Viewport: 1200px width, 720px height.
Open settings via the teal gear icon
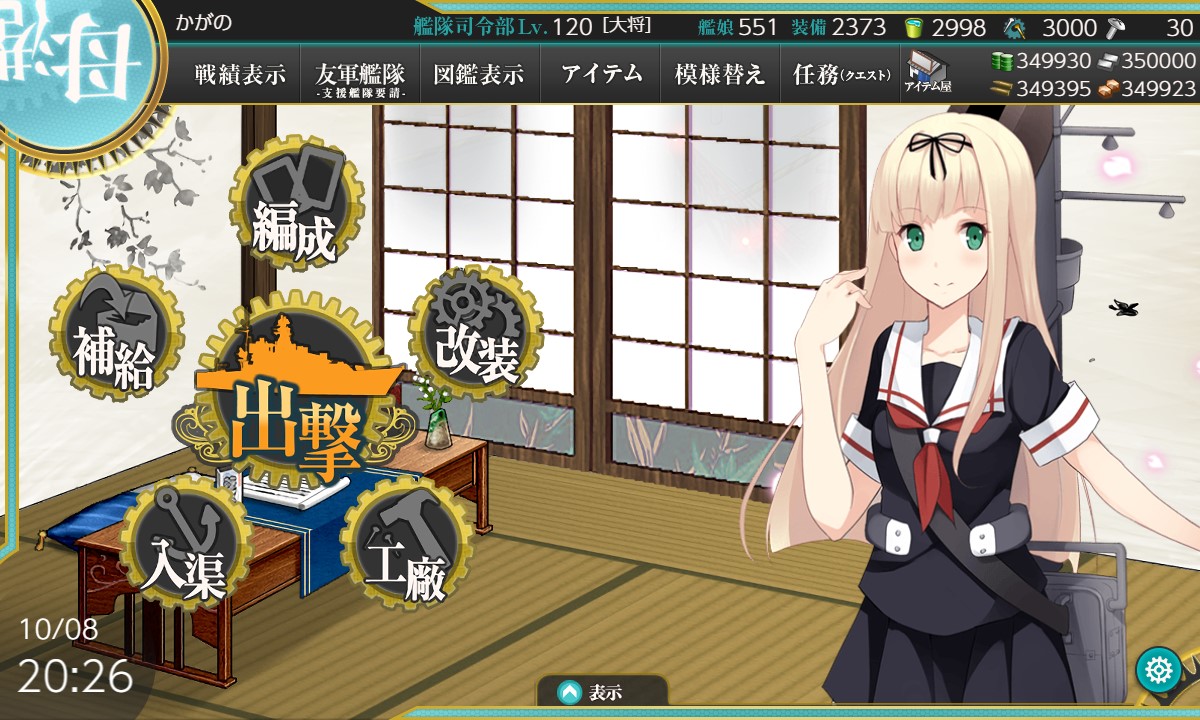click(x=1159, y=669)
